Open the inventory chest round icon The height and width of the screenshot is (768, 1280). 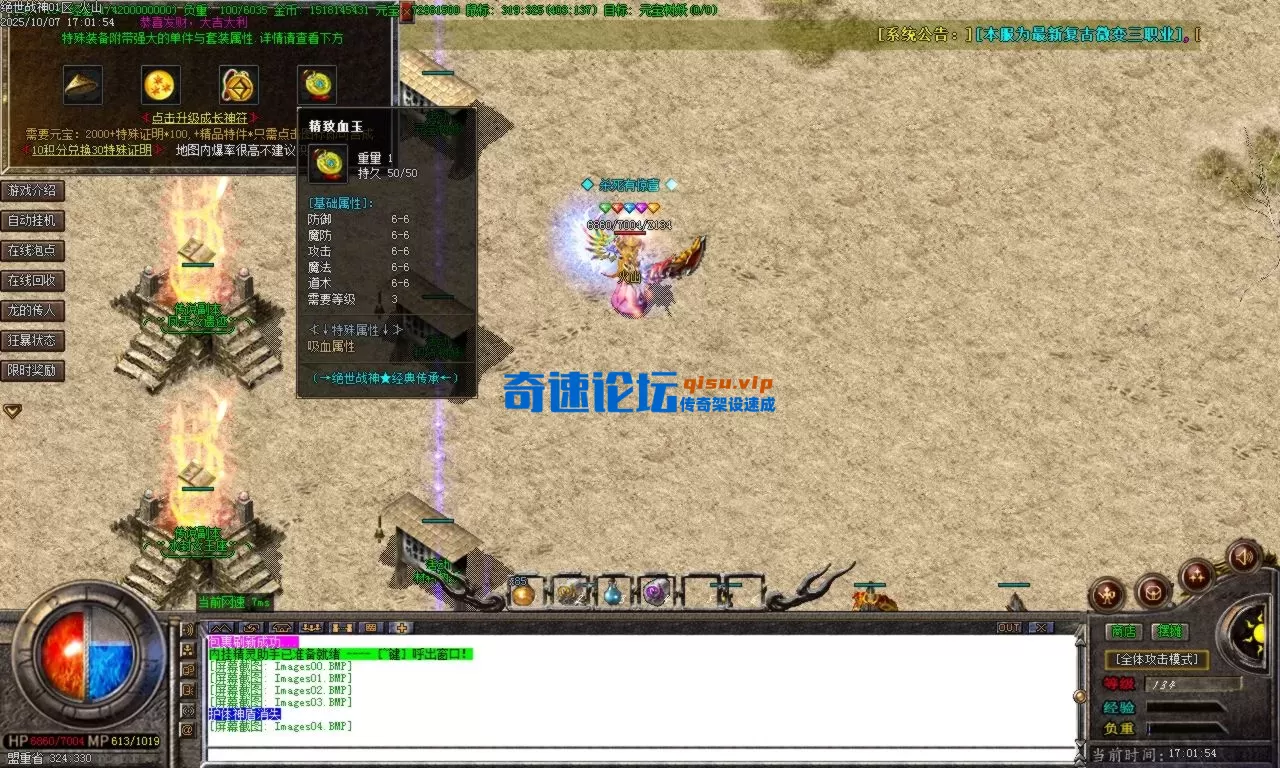(1154, 592)
